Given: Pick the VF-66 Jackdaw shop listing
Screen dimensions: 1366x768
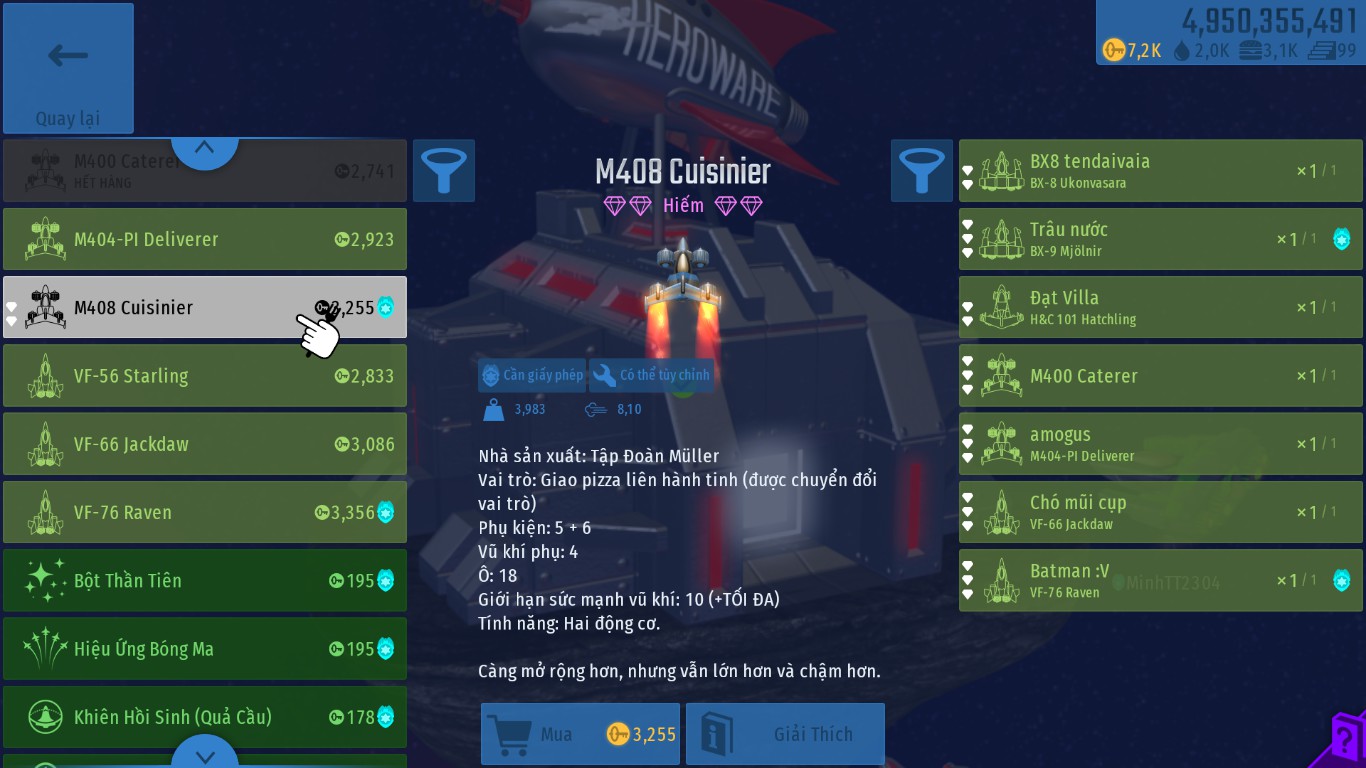Looking at the screenshot, I should click(205, 444).
